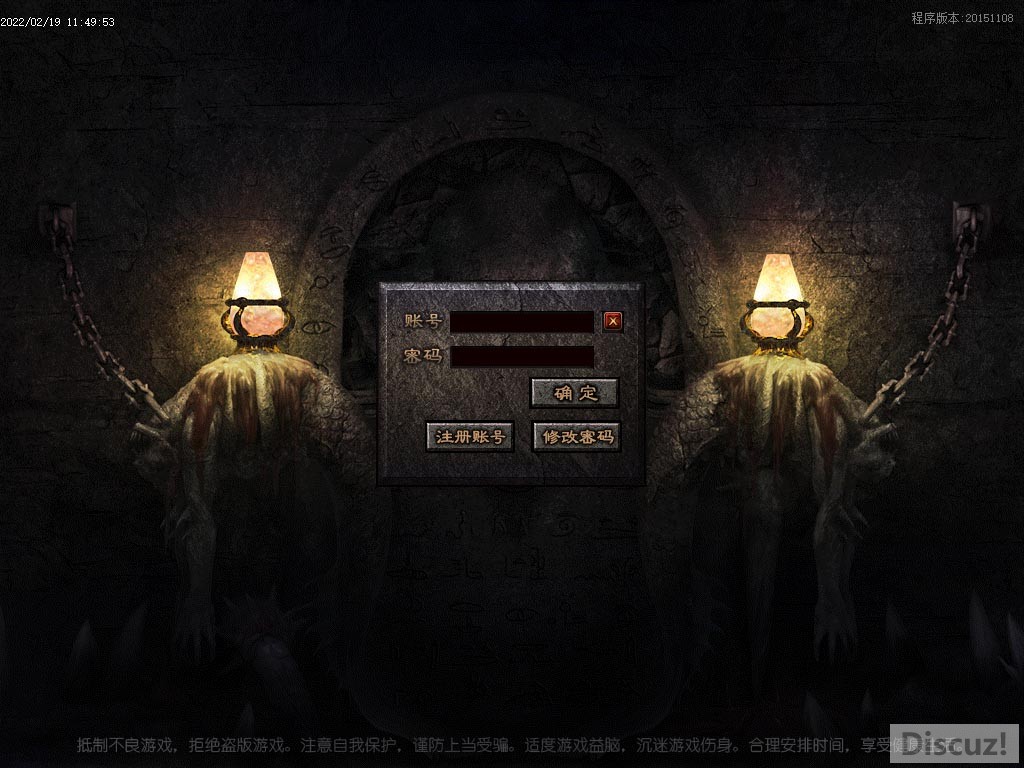Click the 账号 account input field
This screenshot has height=768, width=1024.
(522, 322)
